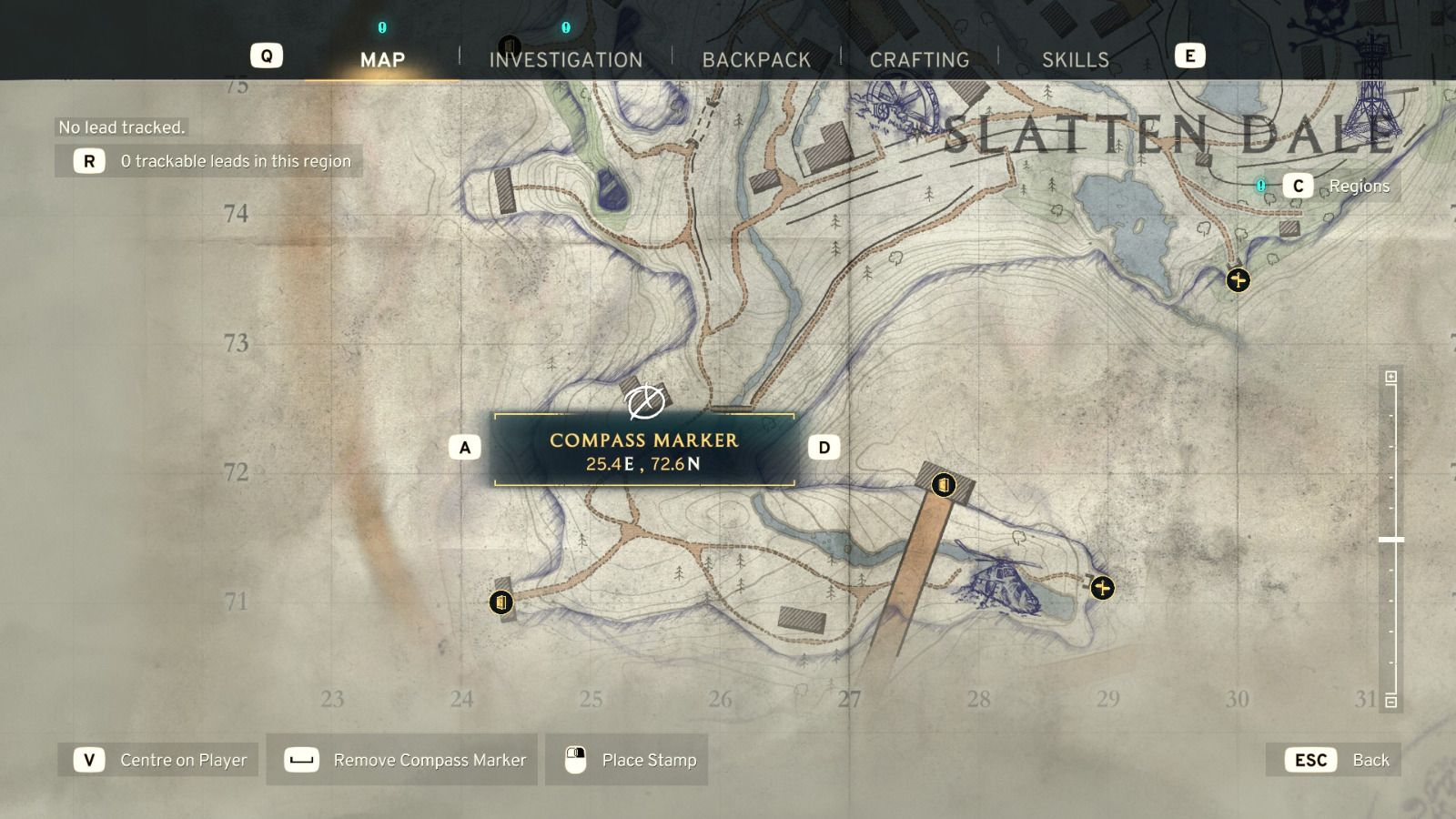
Task: Select the door marker at the bridge
Action: click(x=944, y=485)
